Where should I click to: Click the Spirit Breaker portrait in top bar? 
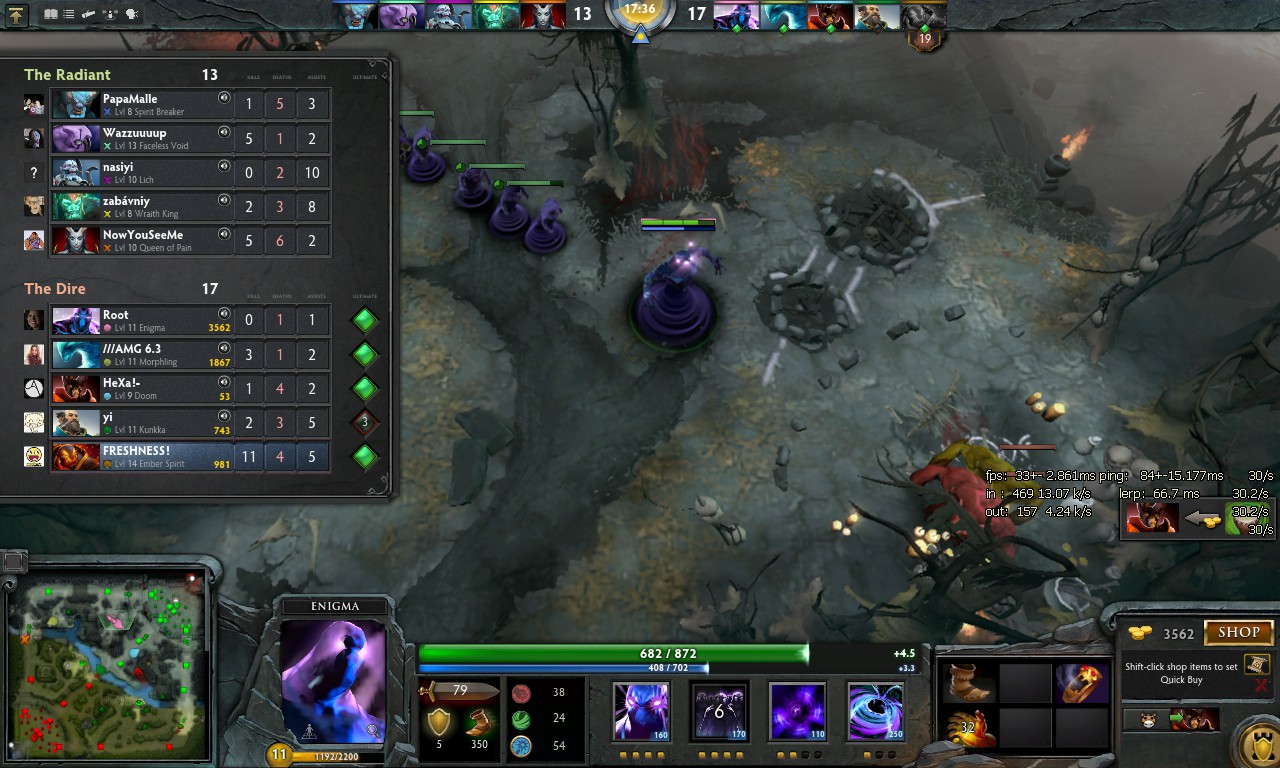pyautogui.click(x=354, y=16)
